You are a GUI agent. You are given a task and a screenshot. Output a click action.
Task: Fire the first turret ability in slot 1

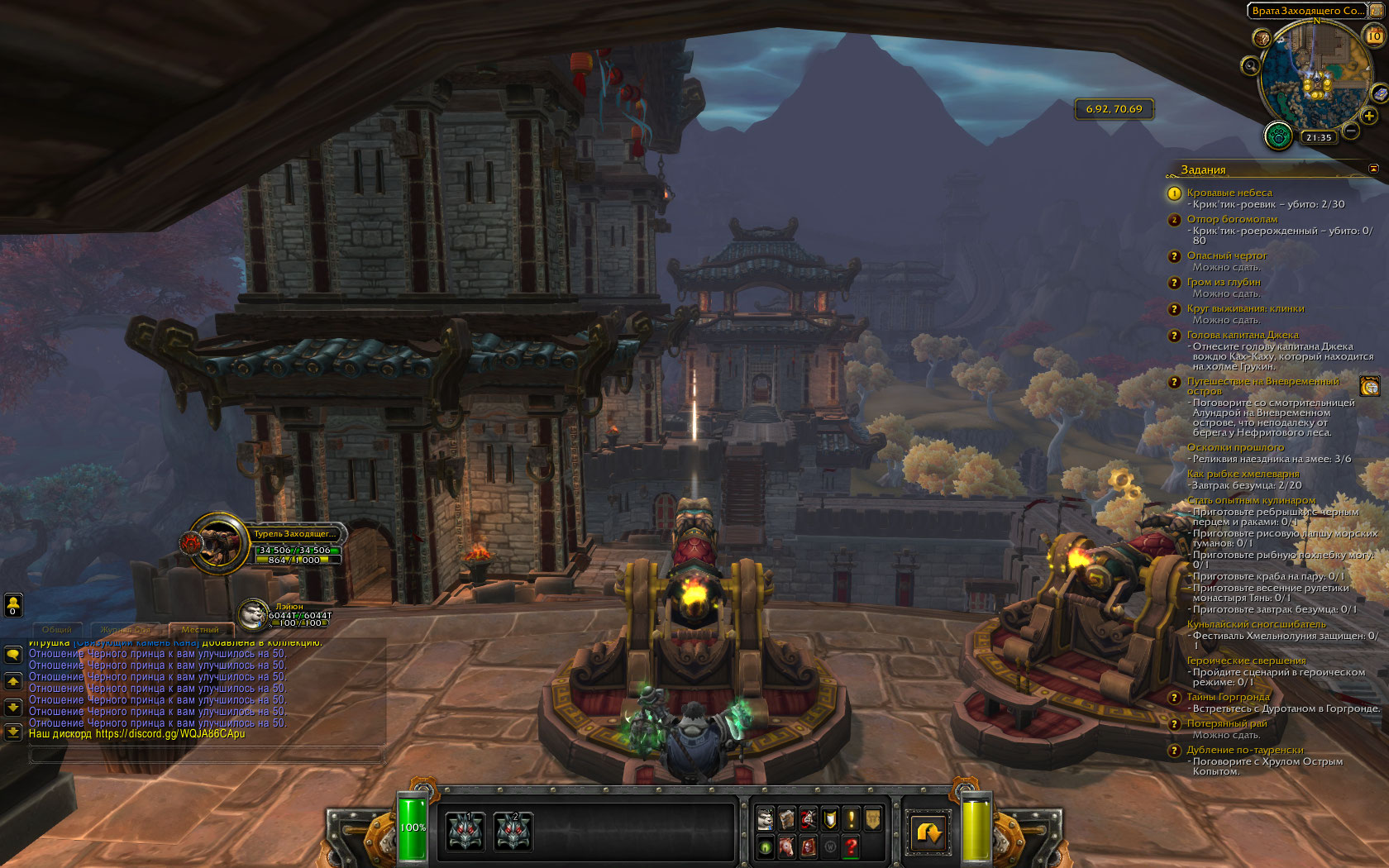pos(465,831)
